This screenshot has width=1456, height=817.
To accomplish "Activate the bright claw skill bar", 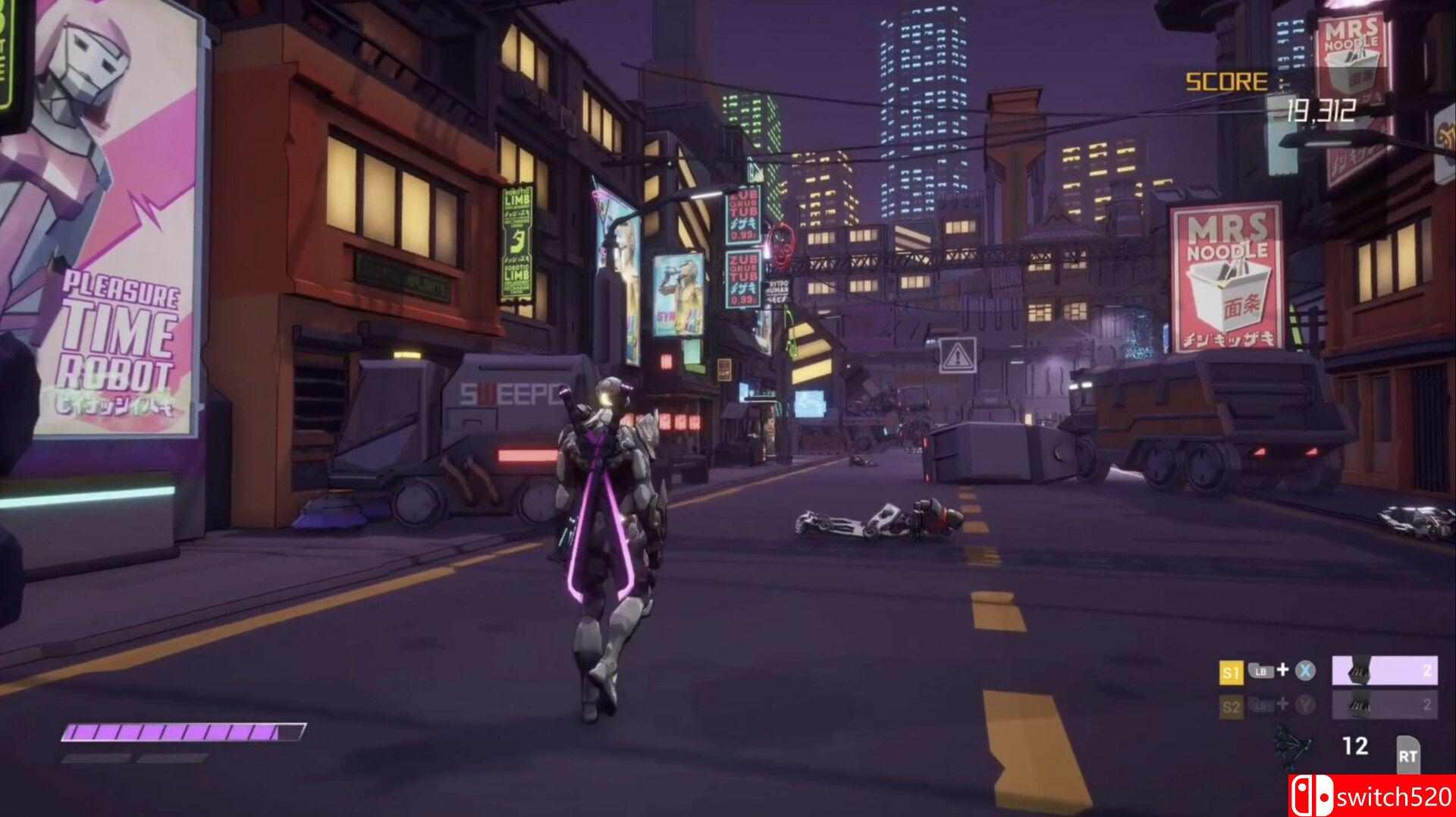I will click(1384, 671).
